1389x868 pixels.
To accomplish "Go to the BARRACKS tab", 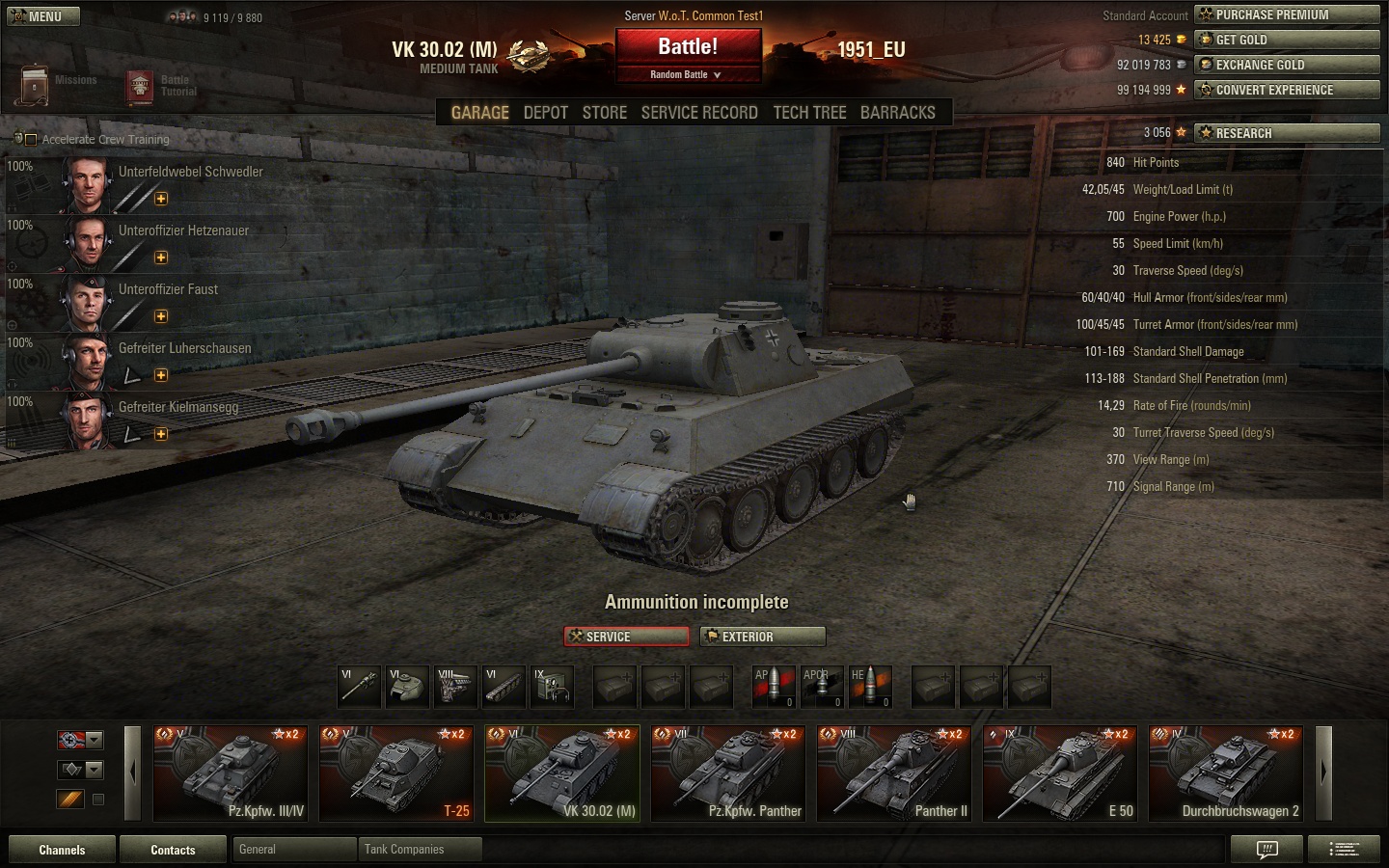I will coord(897,113).
